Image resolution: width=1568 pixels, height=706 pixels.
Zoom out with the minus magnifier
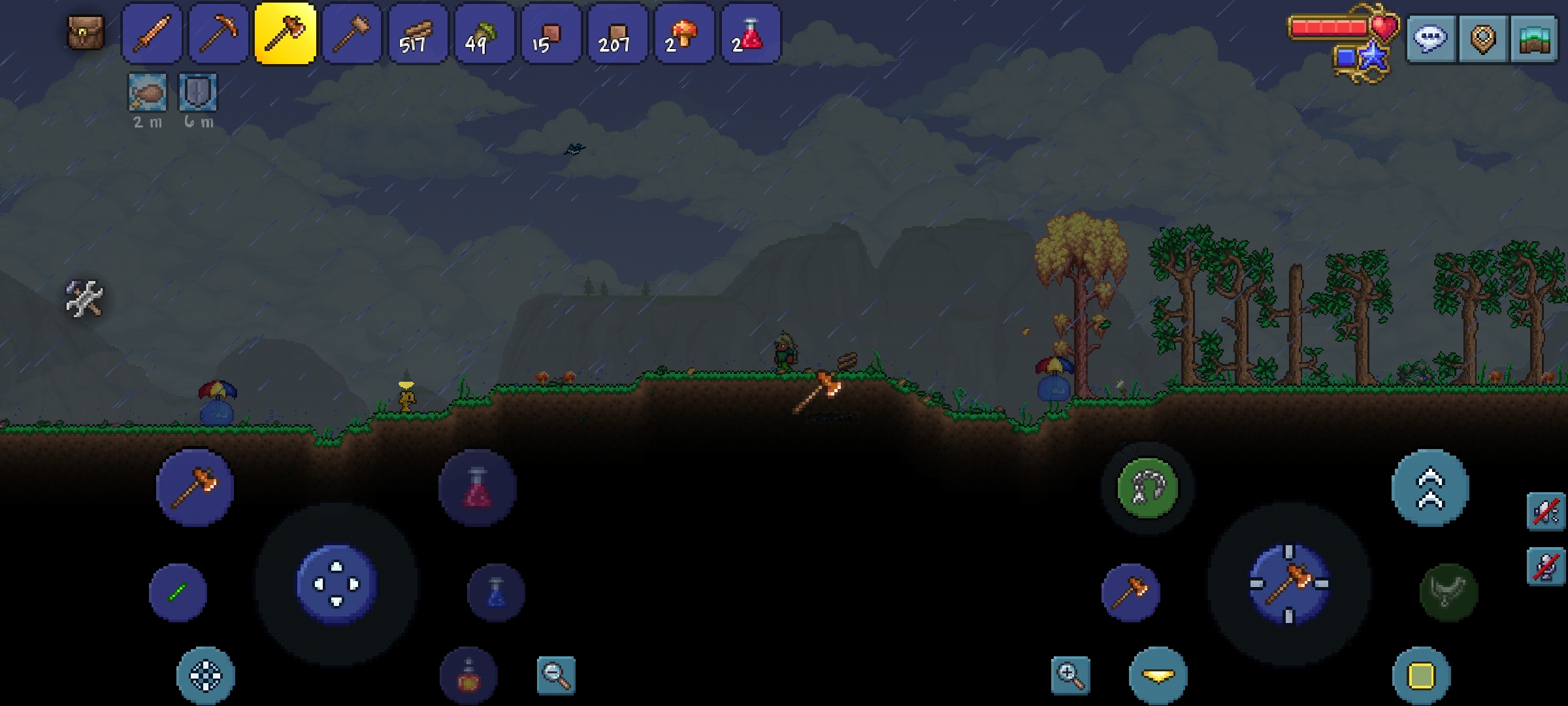click(x=556, y=675)
